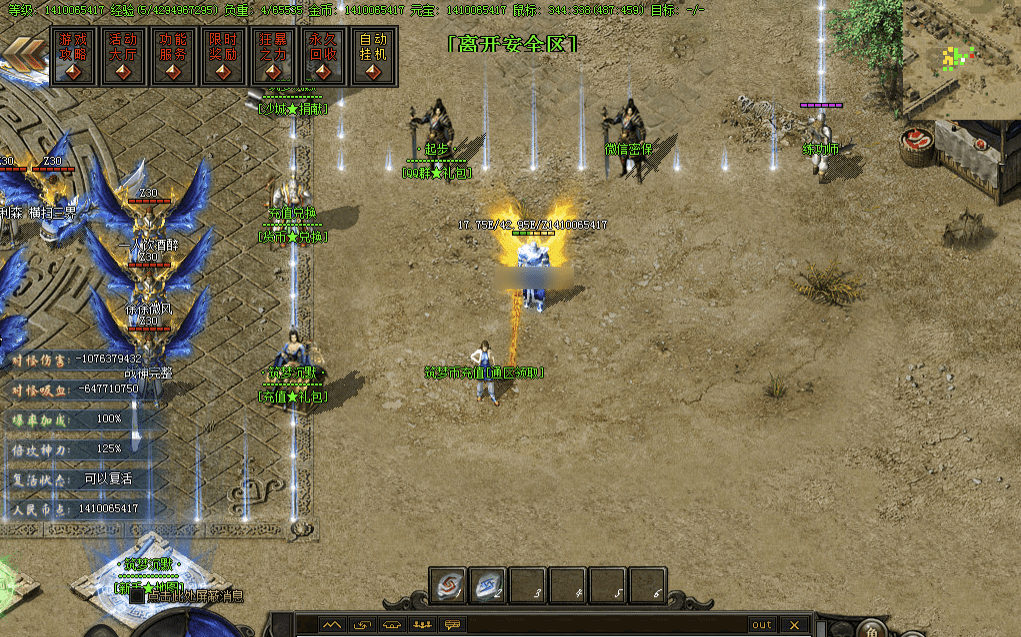Click the speech-bubble chat icon on the bar
Image resolution: width=1021 pixels, height=637 pixels.
click(453, 625)
